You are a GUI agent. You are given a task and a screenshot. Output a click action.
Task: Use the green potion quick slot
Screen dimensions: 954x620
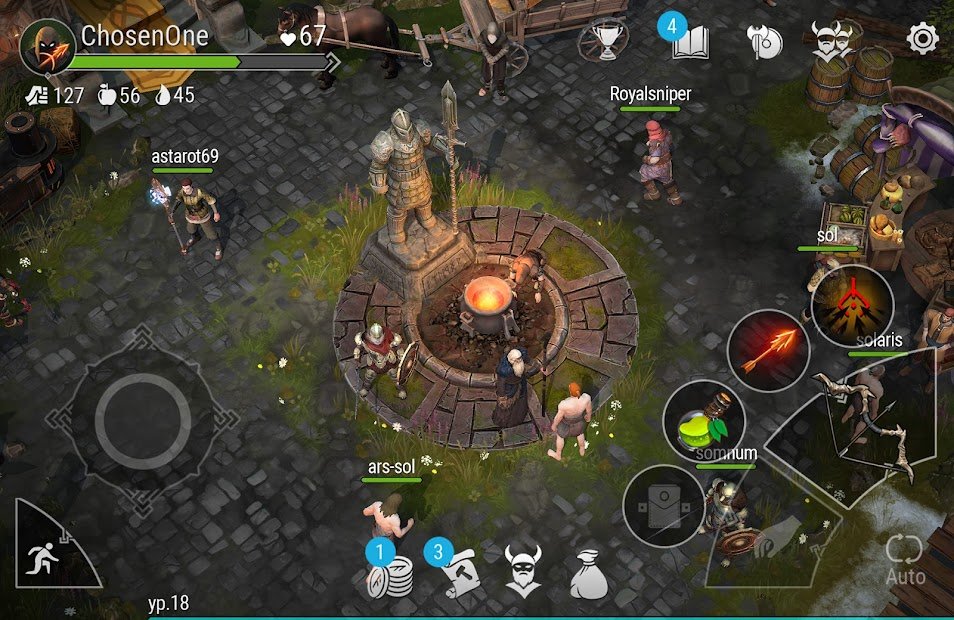coord(703,420)
